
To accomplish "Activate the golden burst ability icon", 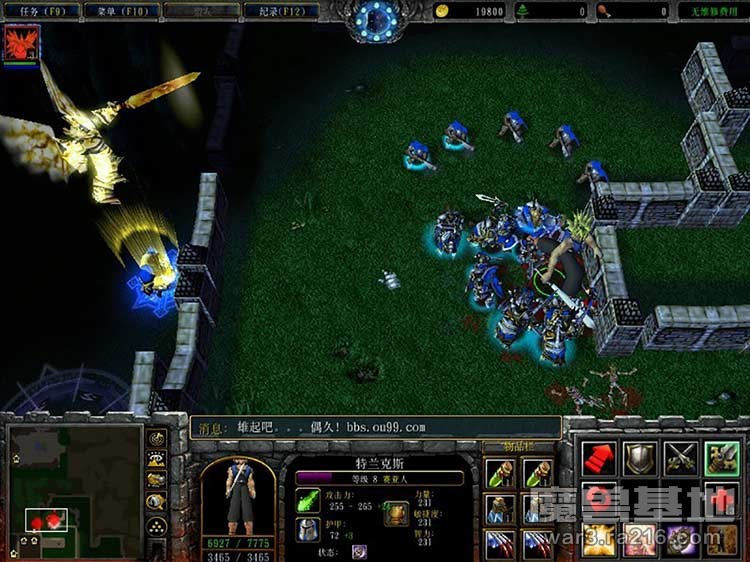I will 599,539.
